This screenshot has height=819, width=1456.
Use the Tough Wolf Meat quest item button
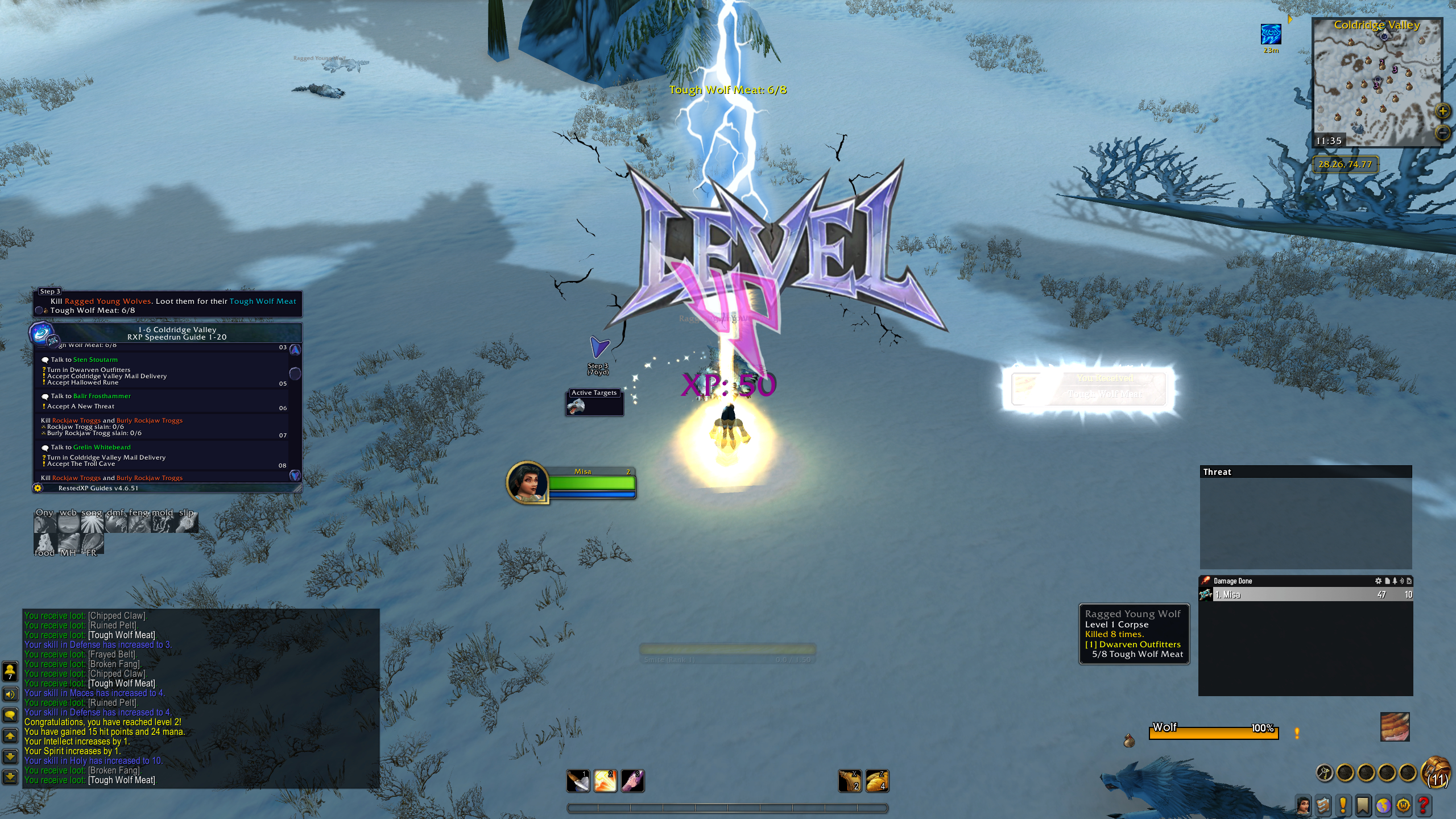(x=1395, y=727)
